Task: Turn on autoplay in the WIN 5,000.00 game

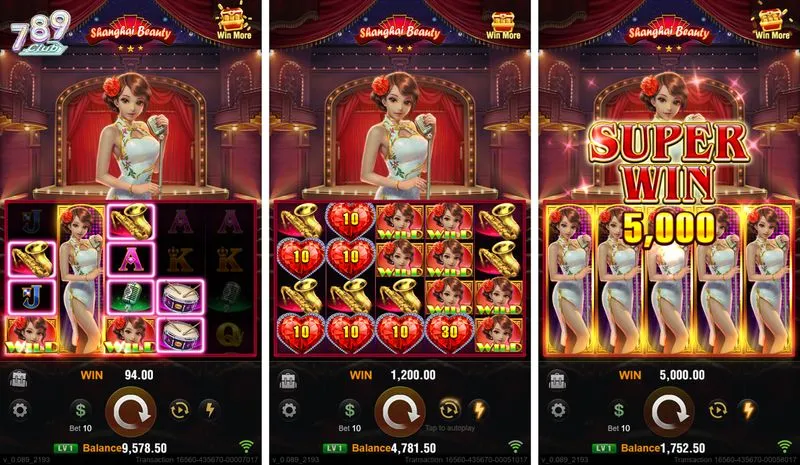Action: [718, 408]
